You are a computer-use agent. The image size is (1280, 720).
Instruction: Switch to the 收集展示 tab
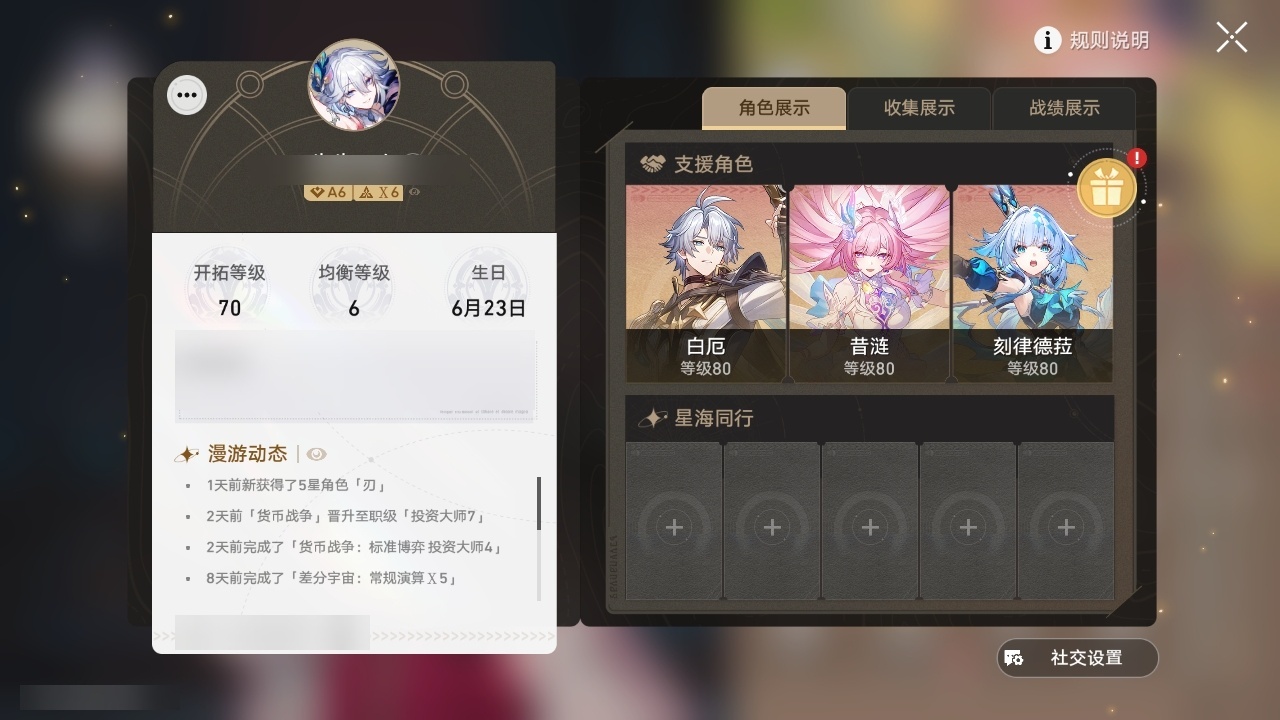tap(919, 108)
